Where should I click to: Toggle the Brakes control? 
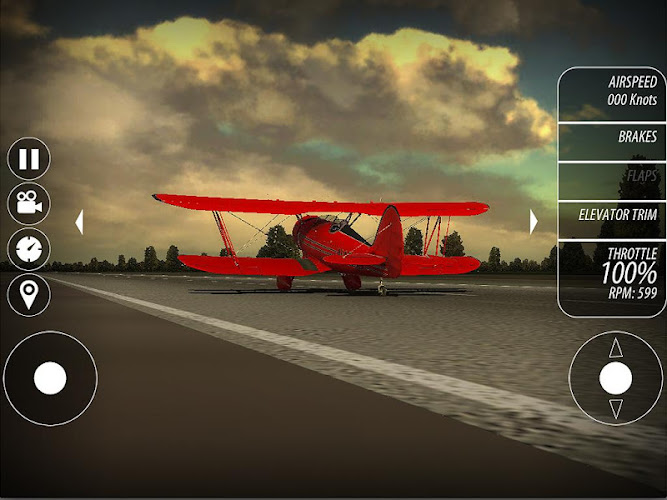coord(612,139)
